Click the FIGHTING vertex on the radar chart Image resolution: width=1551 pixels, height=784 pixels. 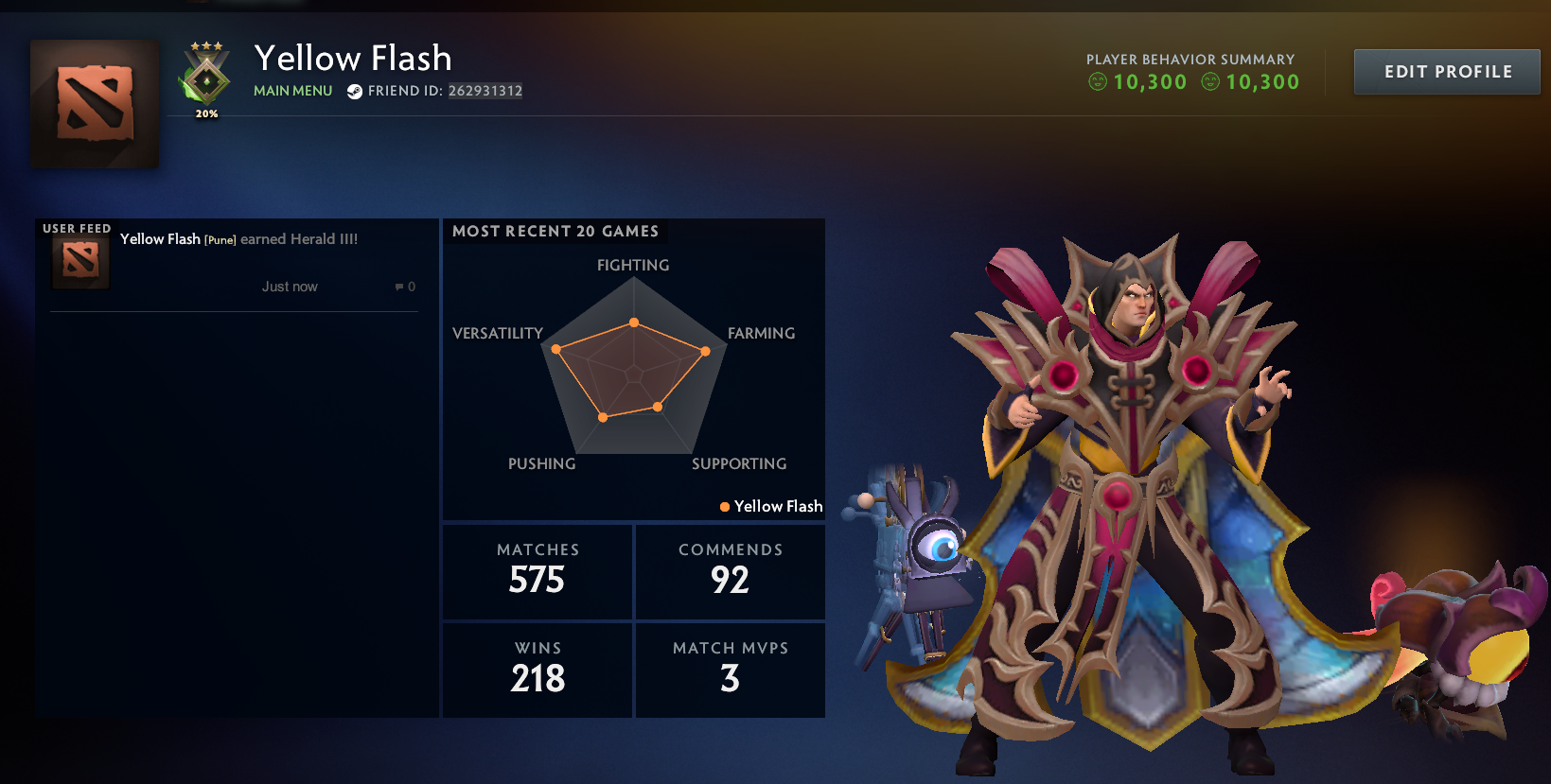(x=633, y=322)
